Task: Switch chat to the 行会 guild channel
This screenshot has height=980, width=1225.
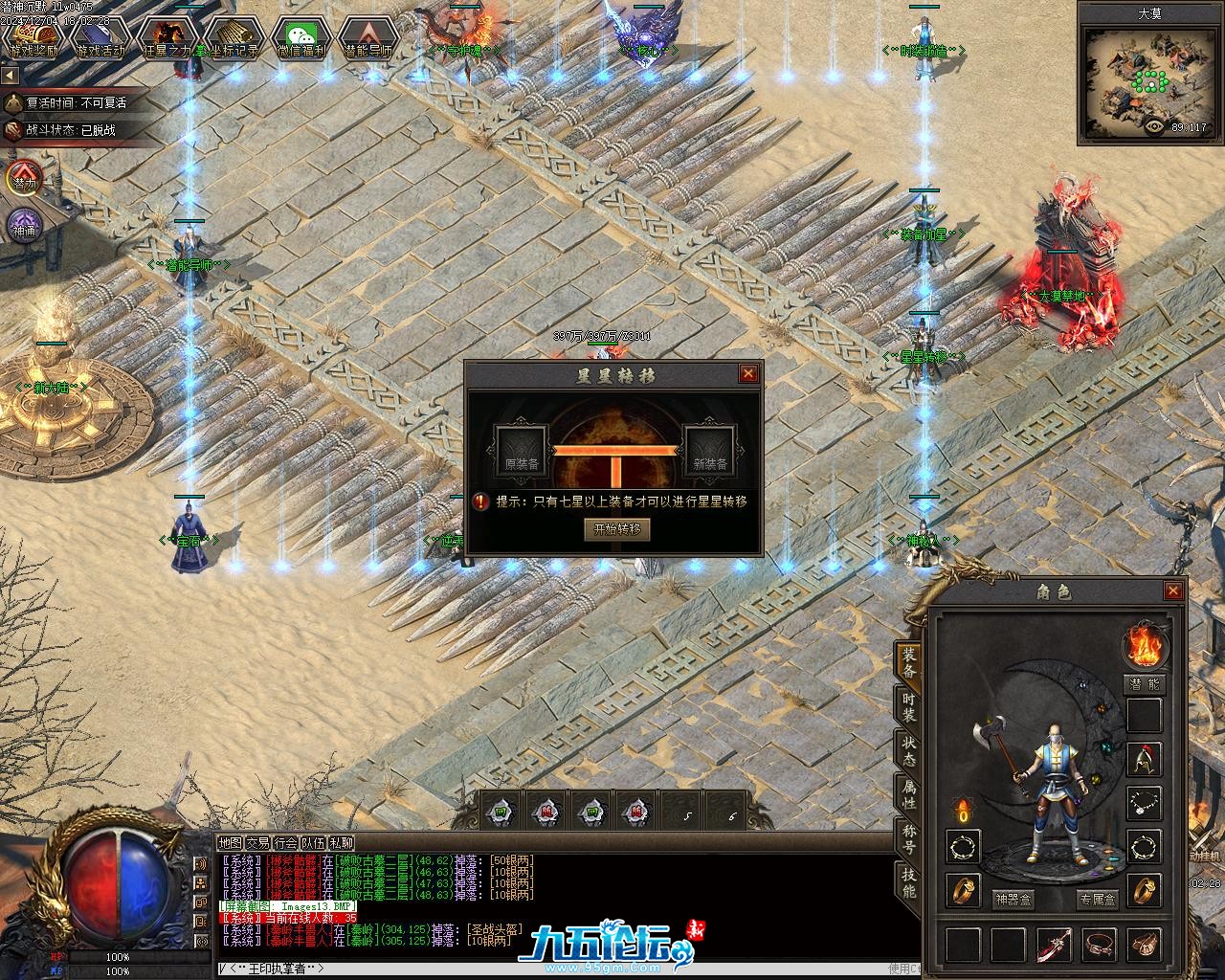Action: coord(285,843)
